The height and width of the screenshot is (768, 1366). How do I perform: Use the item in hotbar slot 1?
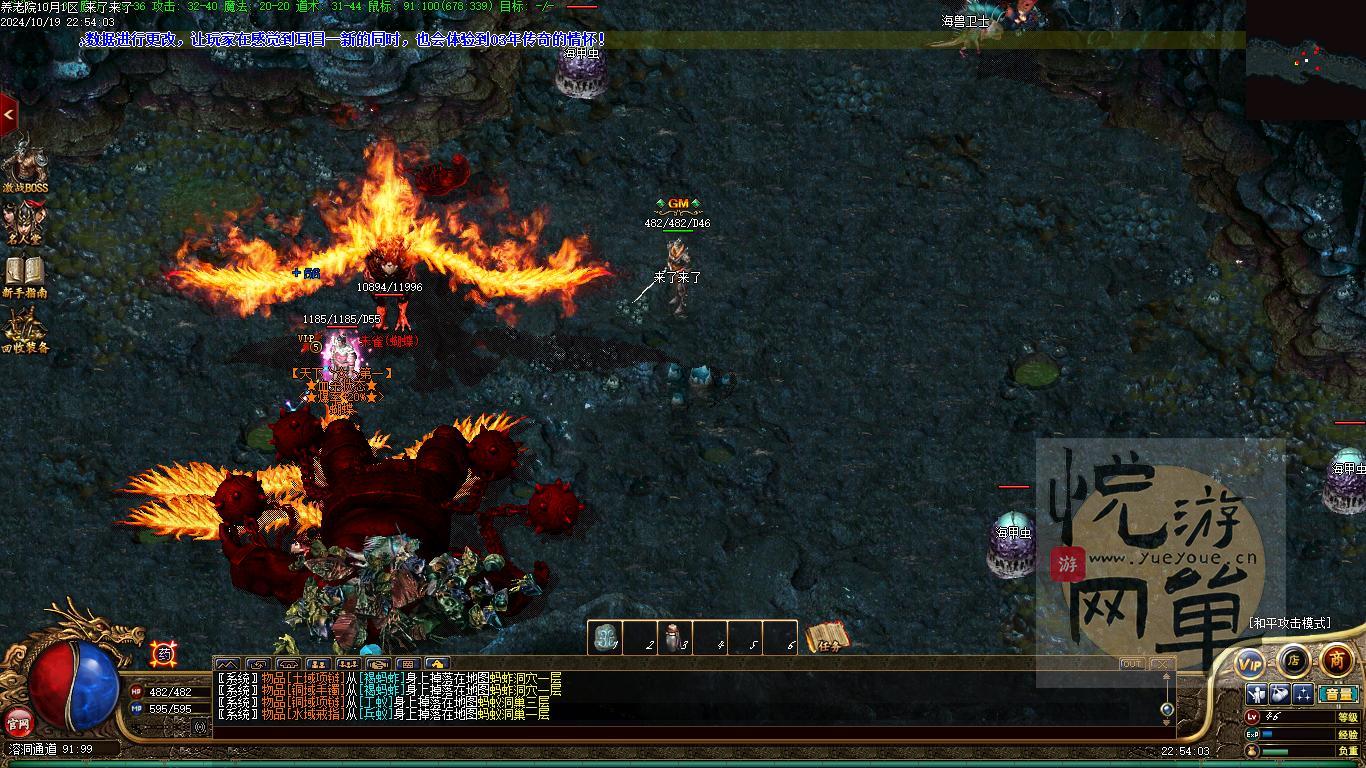[605, 638]
